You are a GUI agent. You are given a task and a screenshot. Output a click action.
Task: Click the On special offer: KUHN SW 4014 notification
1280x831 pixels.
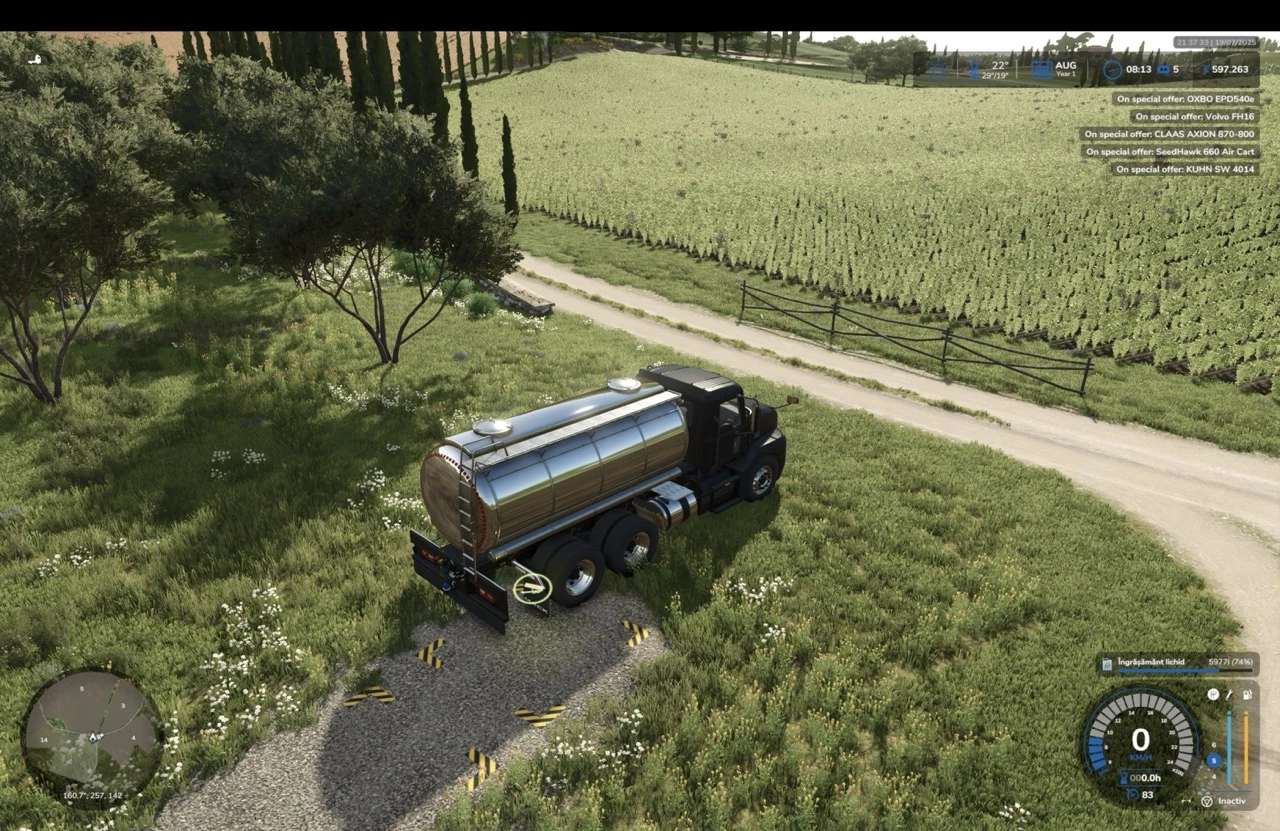click(1187, 170)
